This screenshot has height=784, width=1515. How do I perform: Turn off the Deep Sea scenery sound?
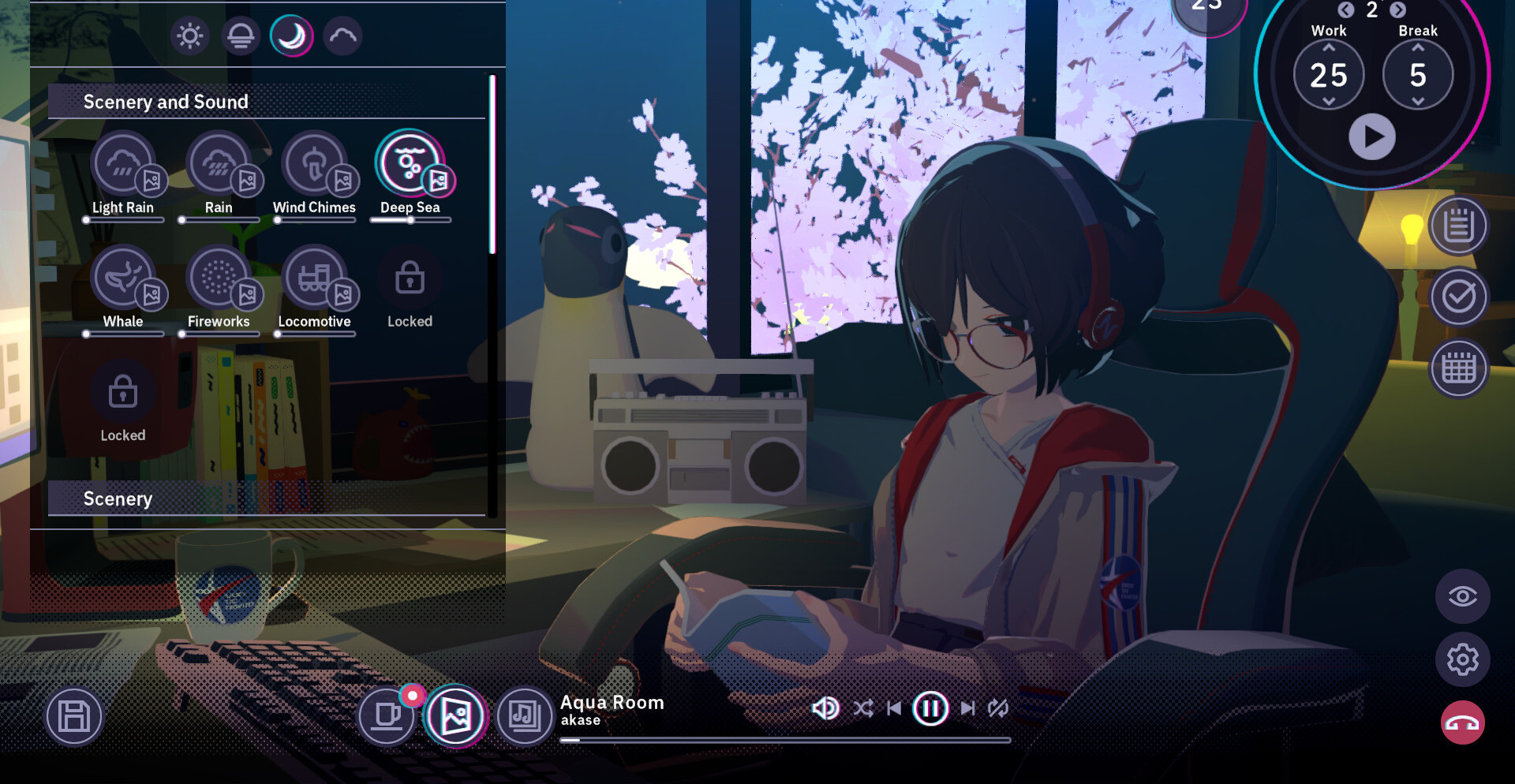[x=410, y=164]
